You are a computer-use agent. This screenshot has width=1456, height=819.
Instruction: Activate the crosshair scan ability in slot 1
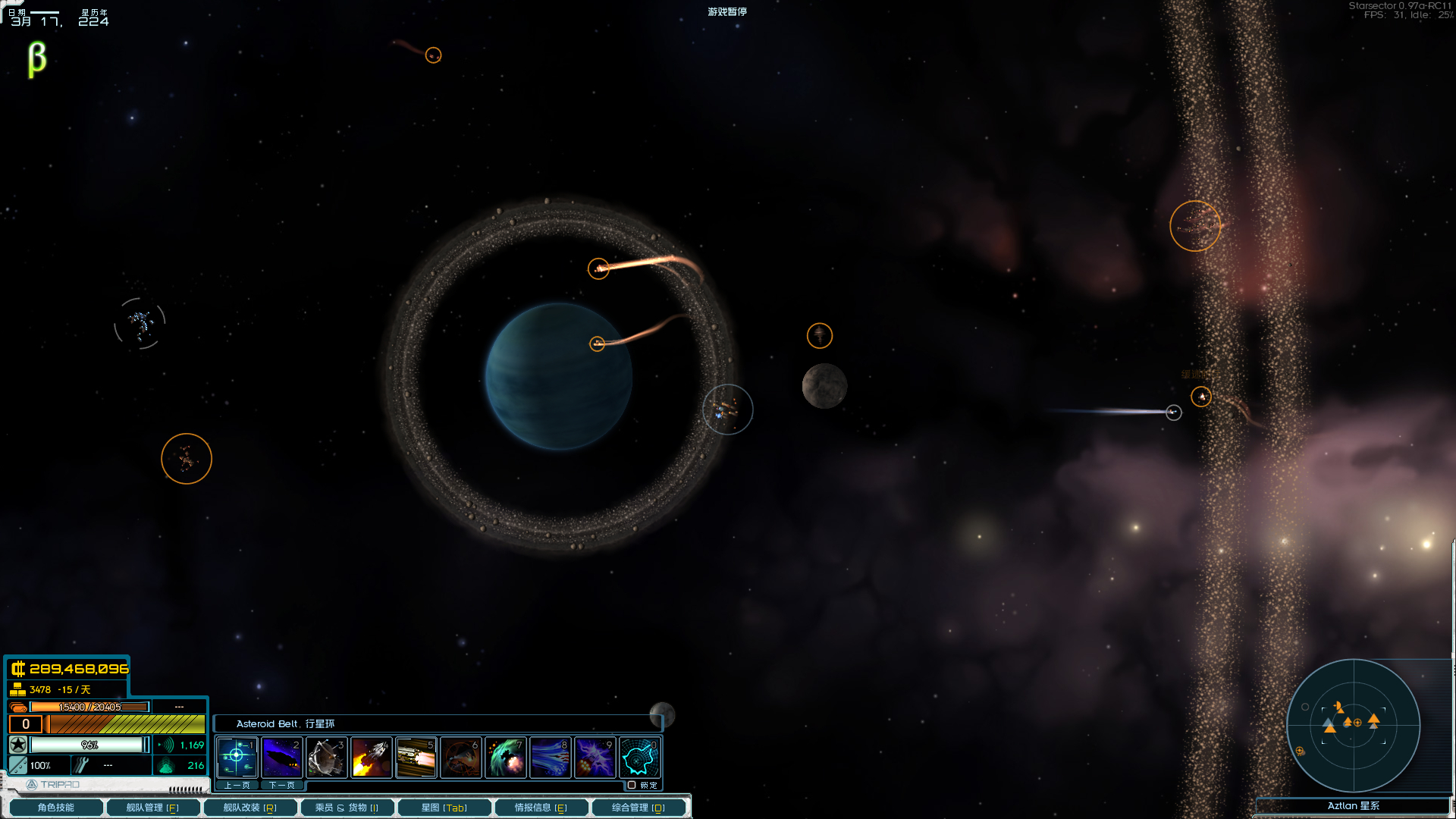(x=237, y=757)
